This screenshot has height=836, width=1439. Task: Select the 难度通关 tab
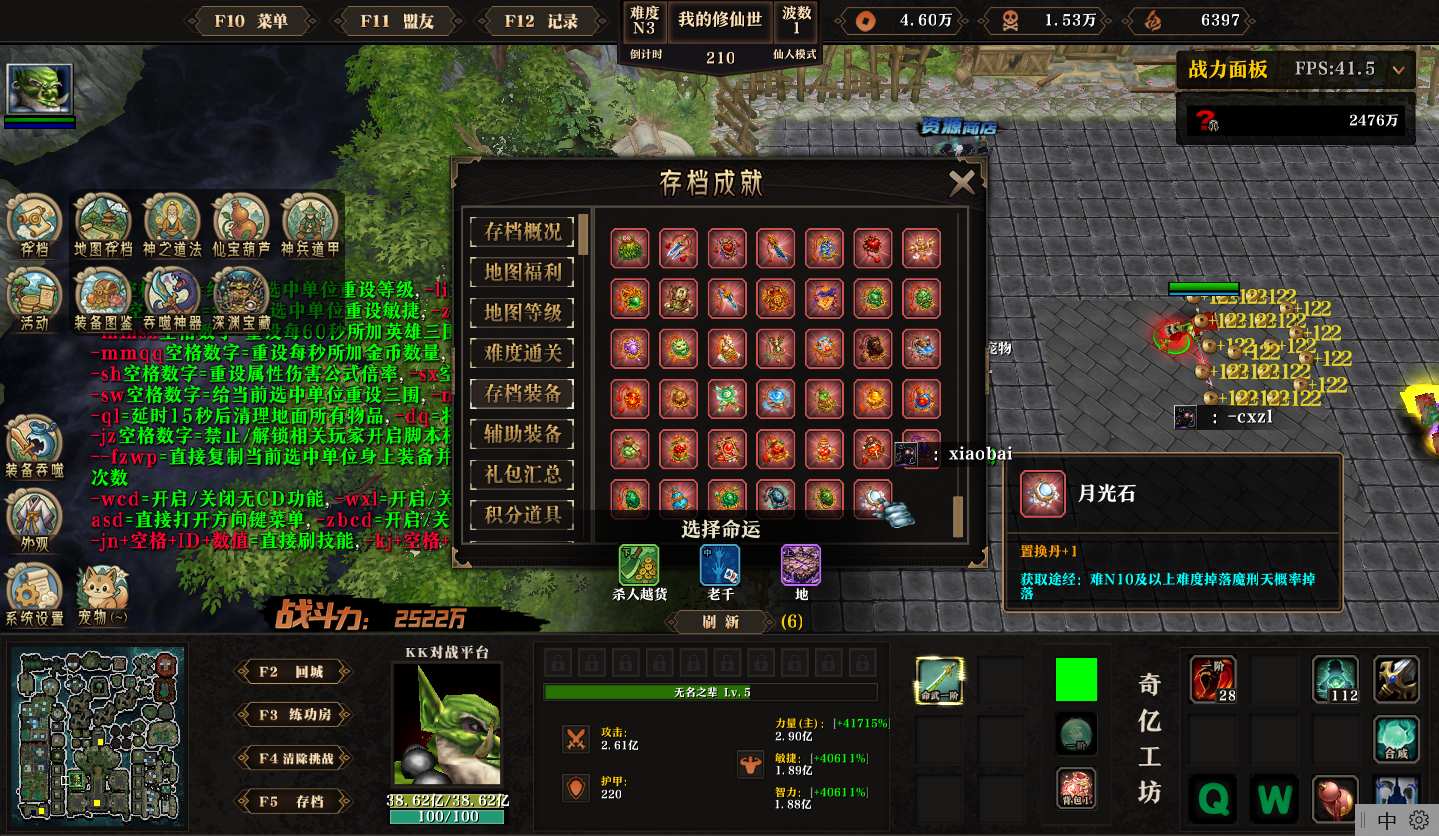[522, 353]
